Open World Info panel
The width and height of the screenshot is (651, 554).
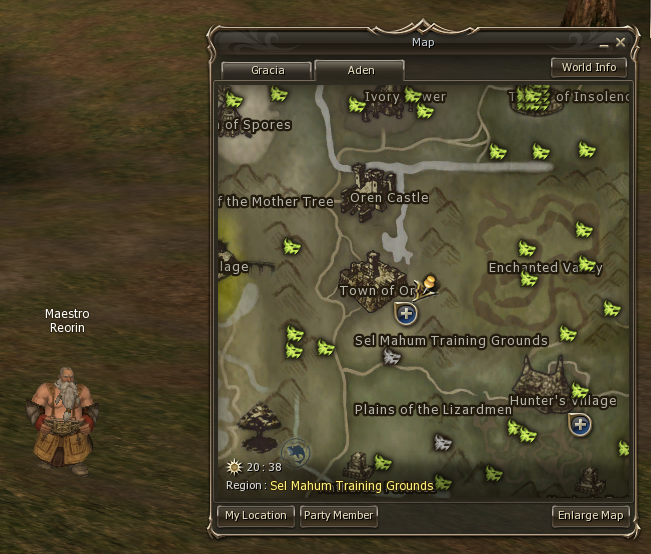pos(589,67)
